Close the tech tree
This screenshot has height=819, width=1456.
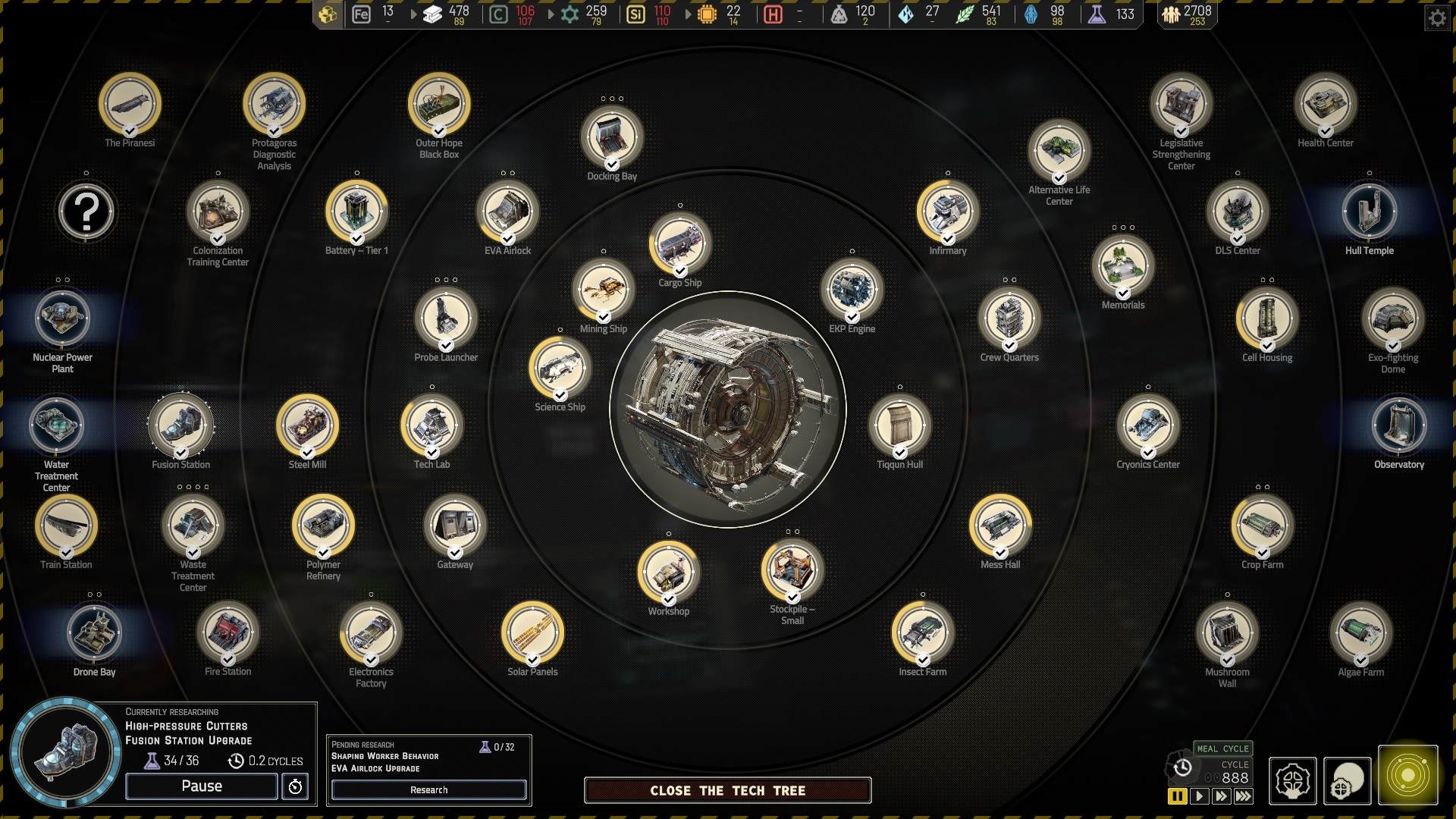coord(727,790)
